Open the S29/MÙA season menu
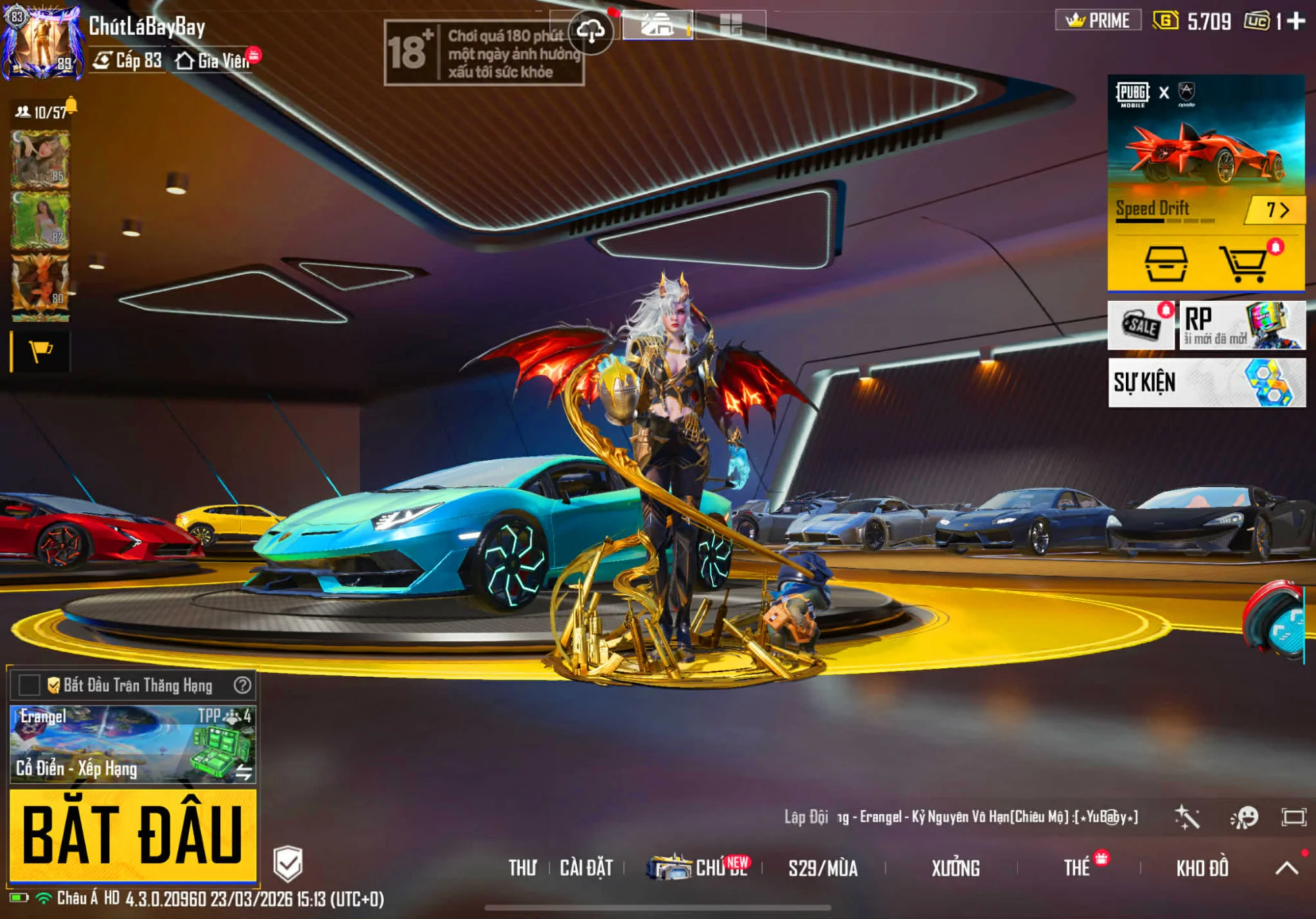 [822, 868]
